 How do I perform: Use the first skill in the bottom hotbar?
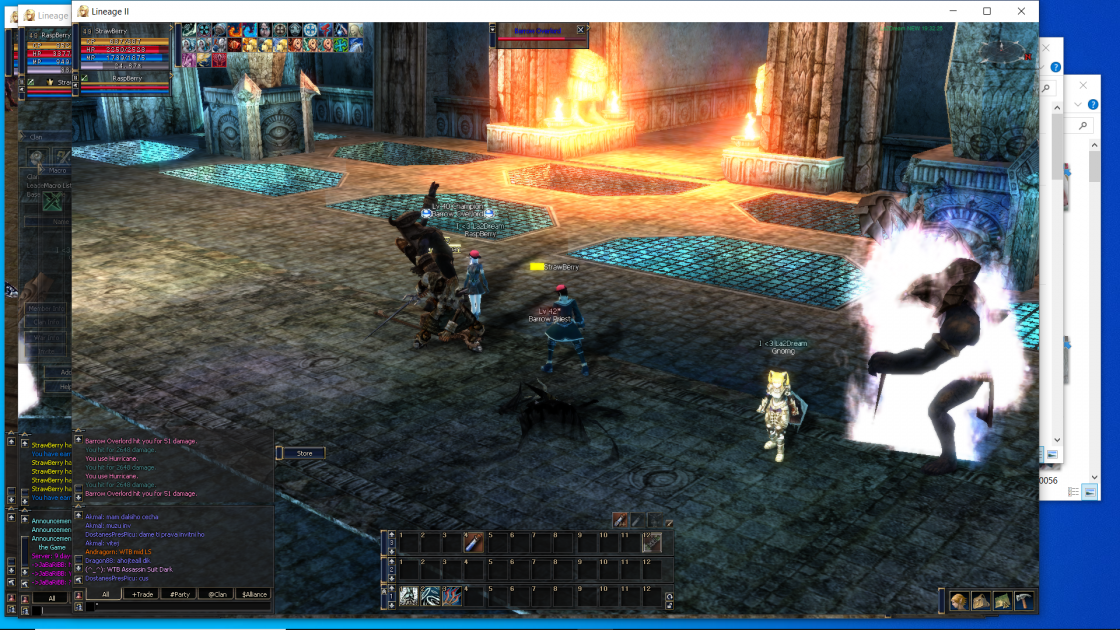click(x=409, y=597)
